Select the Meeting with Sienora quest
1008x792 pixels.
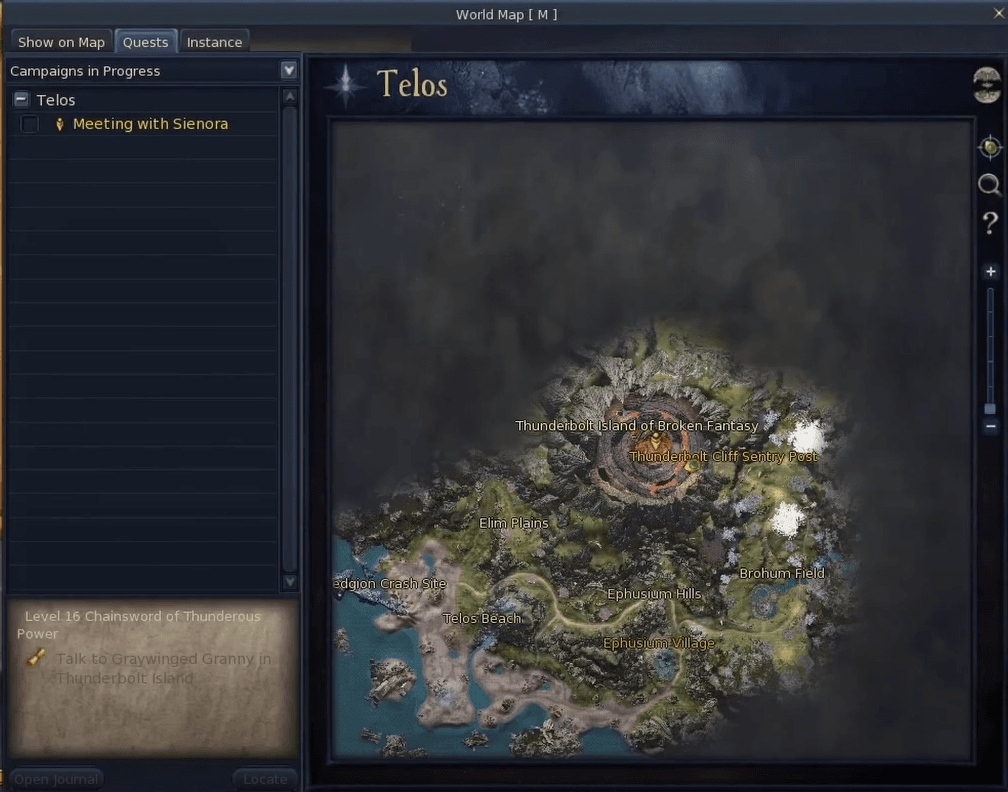150,124
